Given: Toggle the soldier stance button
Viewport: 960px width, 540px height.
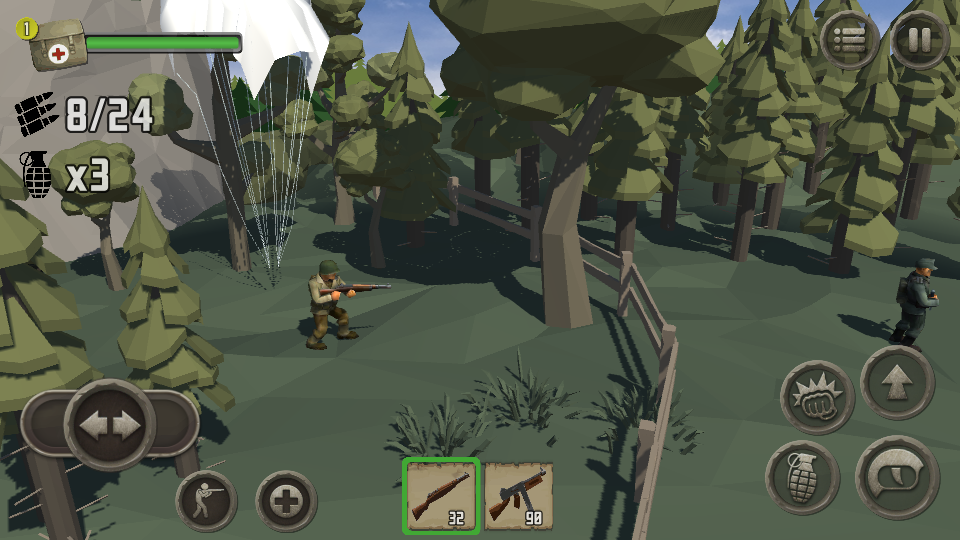Looking at the screenshot, I should [x=206, y=500].
